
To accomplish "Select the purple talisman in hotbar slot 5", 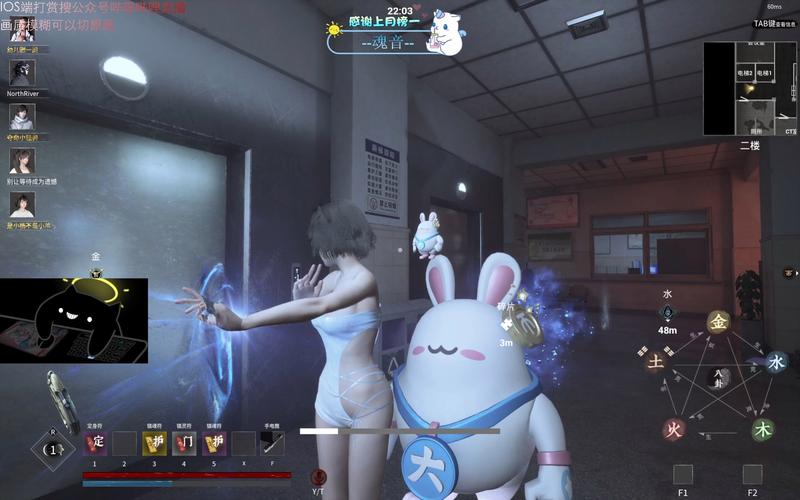I will [x=214, y=443].
